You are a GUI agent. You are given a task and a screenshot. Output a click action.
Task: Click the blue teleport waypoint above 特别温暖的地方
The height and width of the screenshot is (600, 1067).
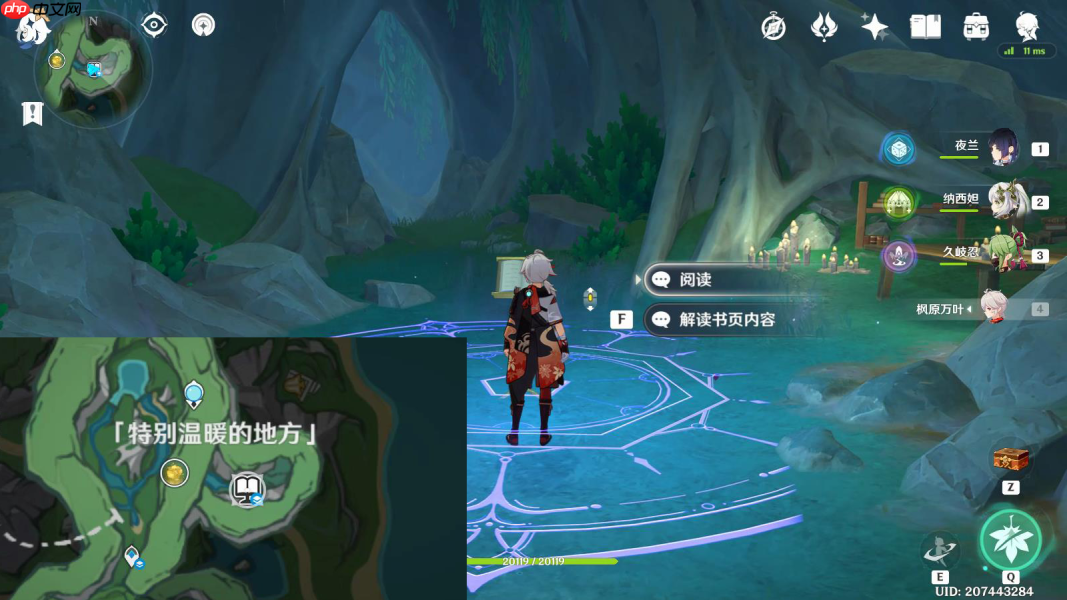click(x=193, y=392)
